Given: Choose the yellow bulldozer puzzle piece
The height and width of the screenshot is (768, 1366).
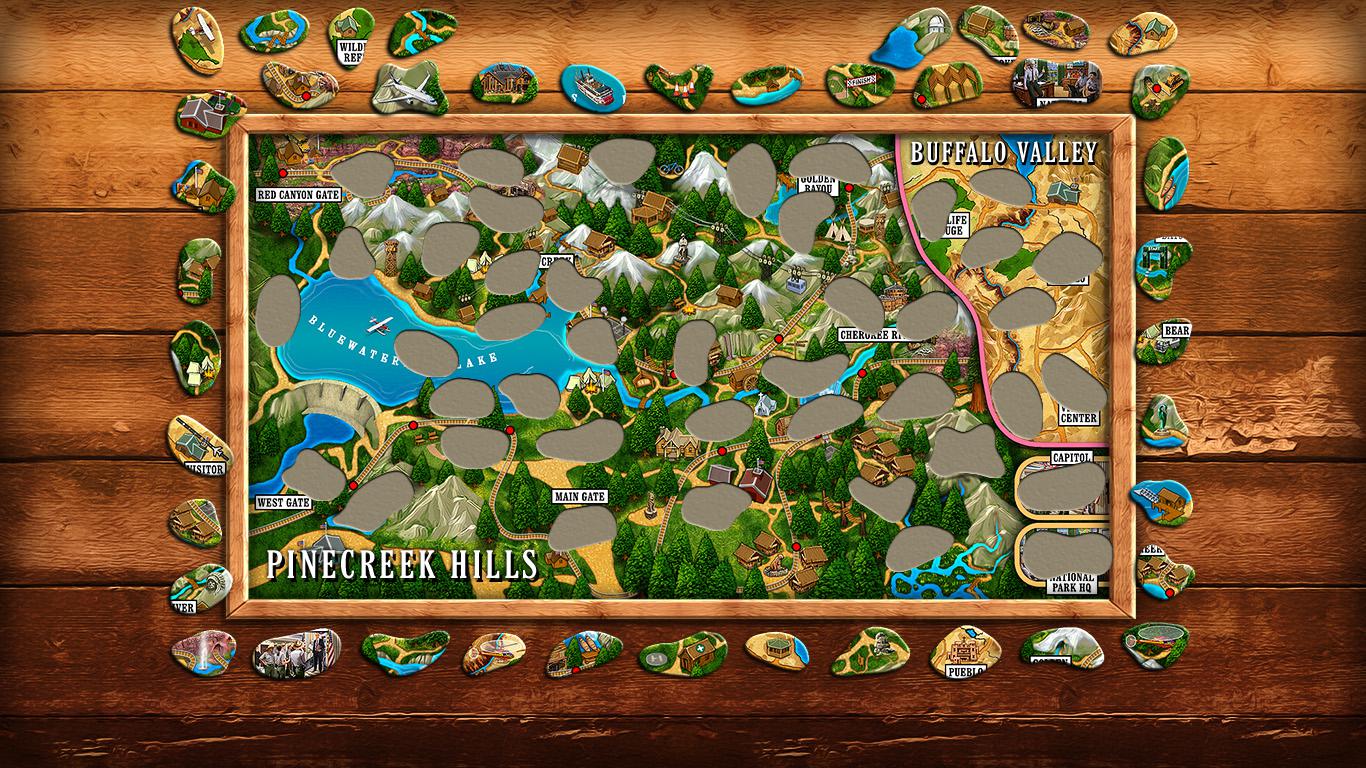Looking at the screenshot, I should (x=1160, y=91).
